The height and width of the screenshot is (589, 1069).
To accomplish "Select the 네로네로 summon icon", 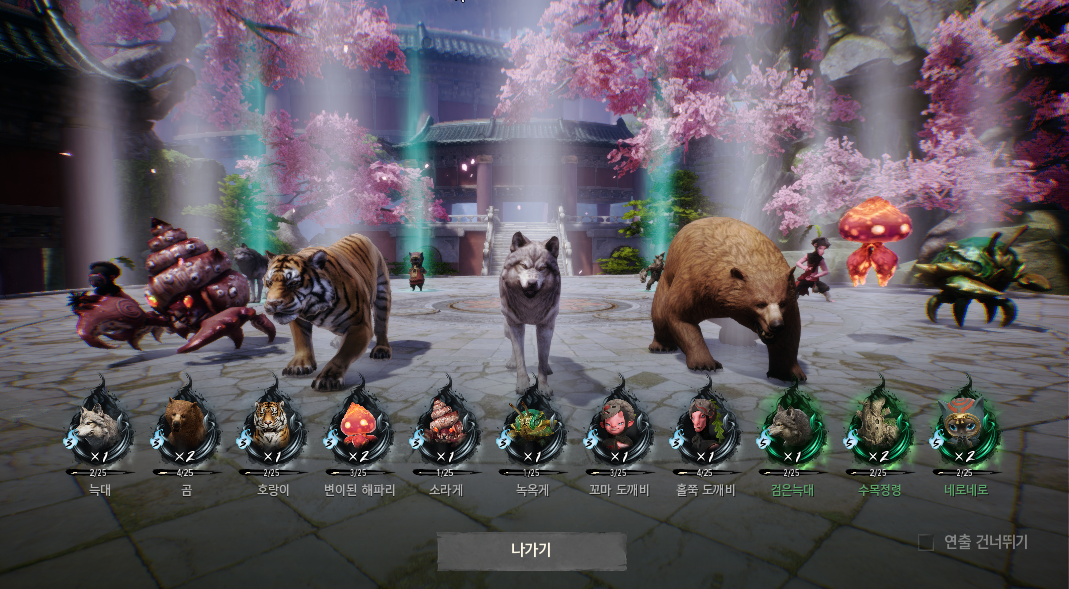I will pos(965,425).
